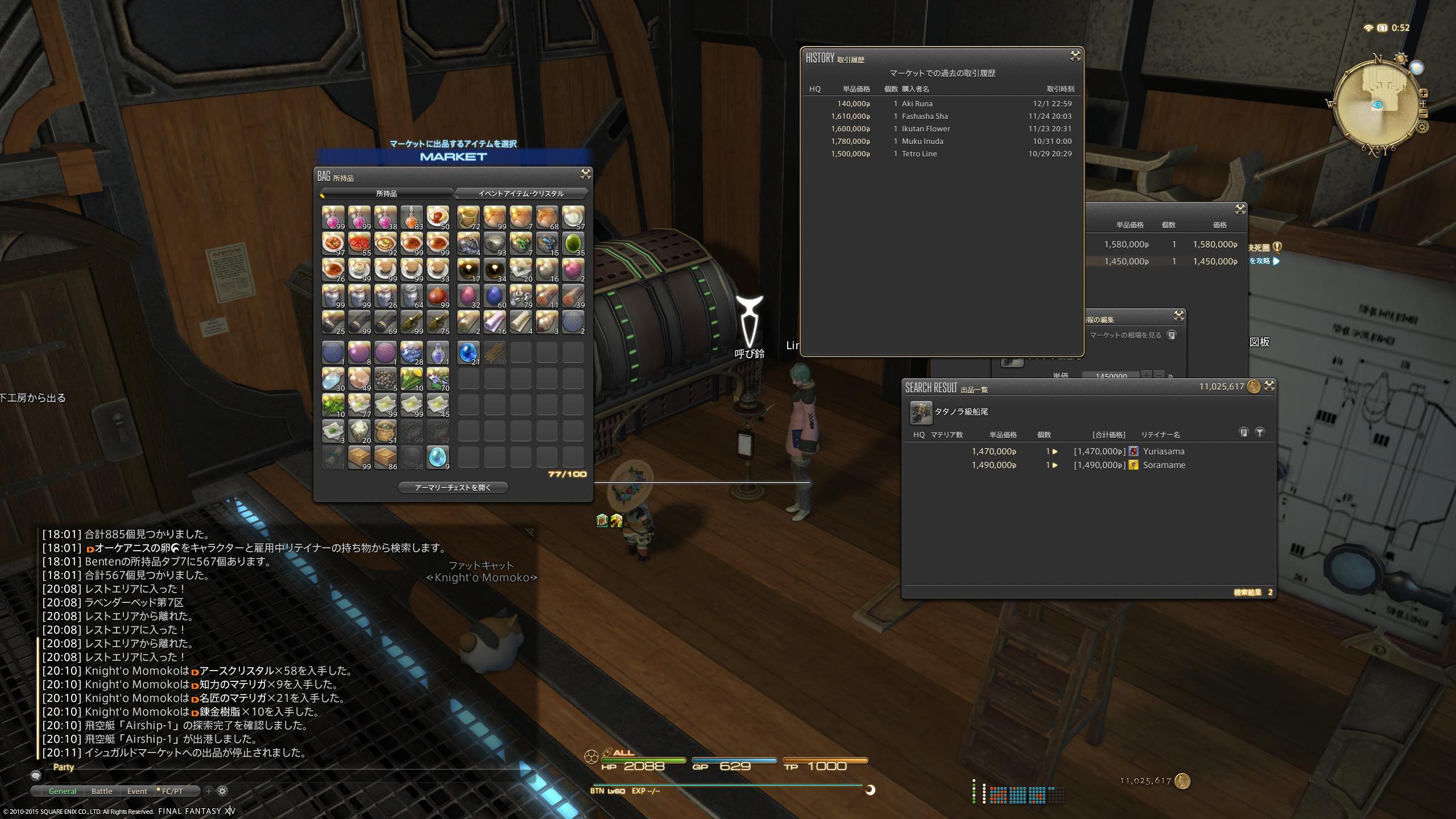This screenshot has width=1456, height=819.
Task: Open chat log settings gear
Action: tap(222, 791)
